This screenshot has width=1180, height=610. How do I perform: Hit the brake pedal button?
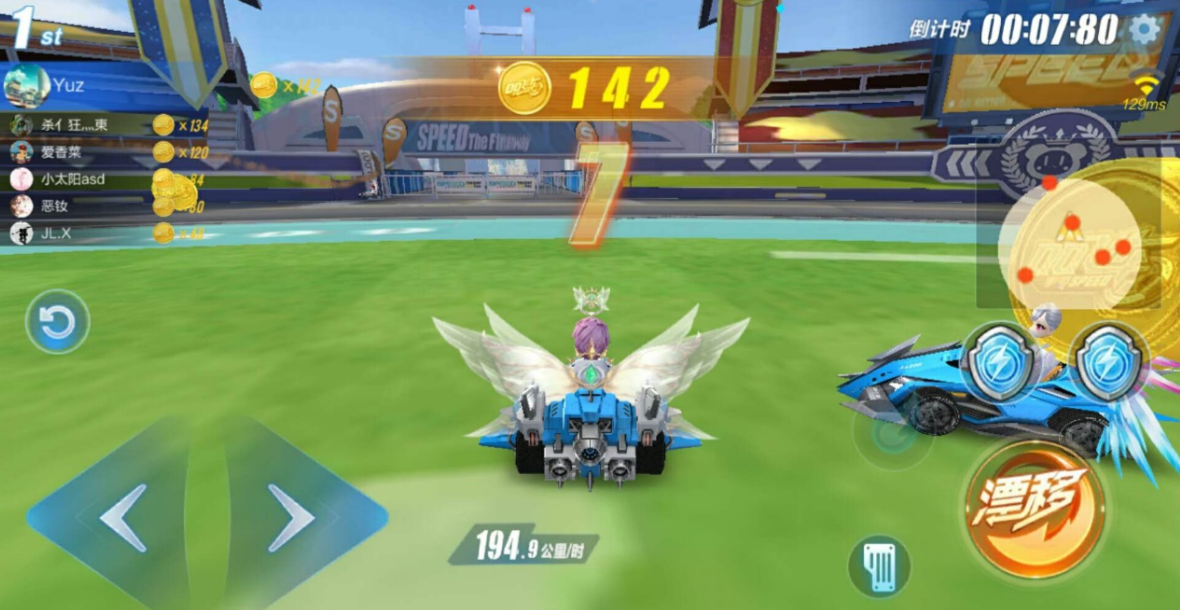[x=879, y=567]
